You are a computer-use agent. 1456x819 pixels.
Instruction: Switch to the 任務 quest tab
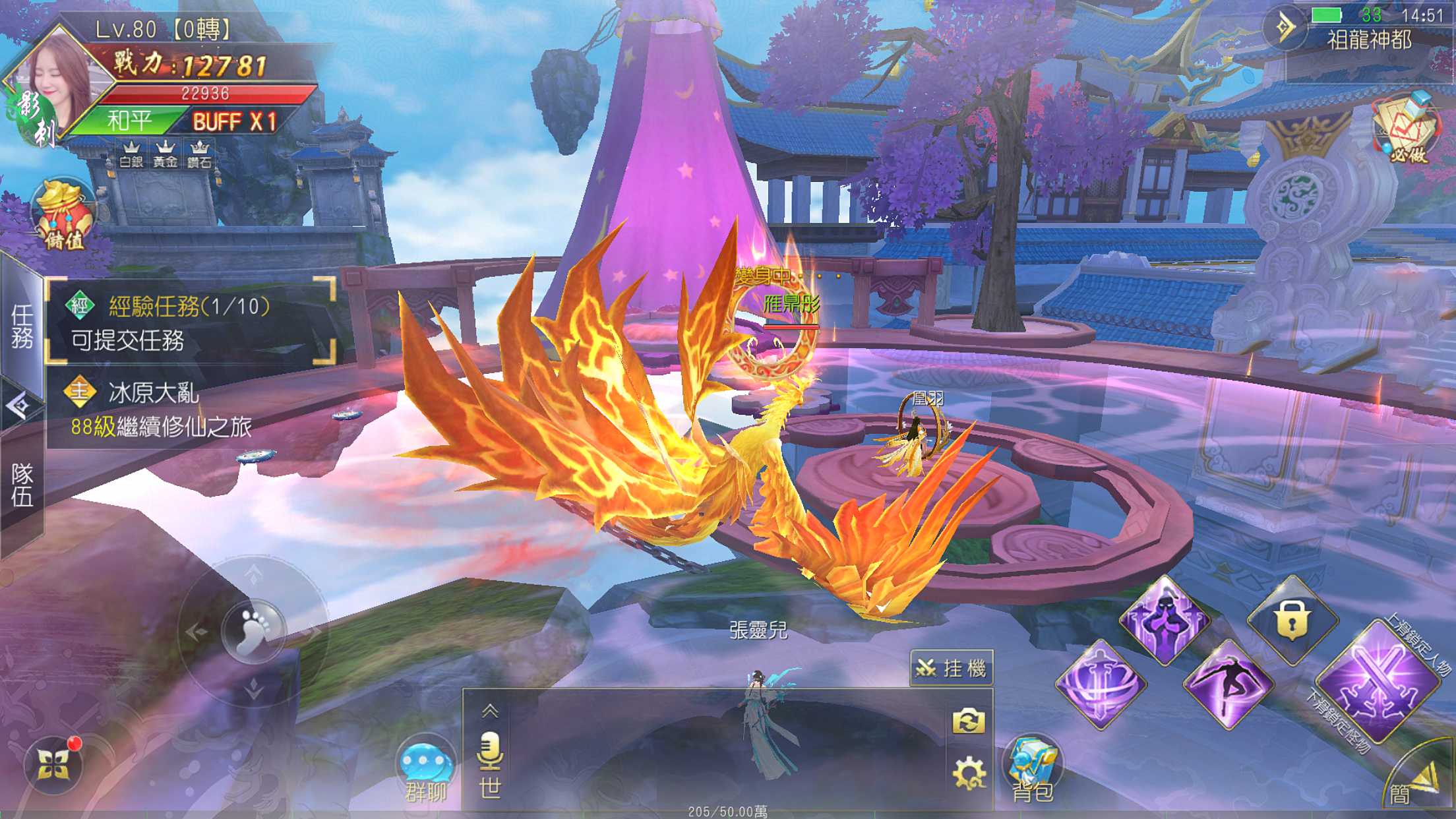(x=21, y=326)
